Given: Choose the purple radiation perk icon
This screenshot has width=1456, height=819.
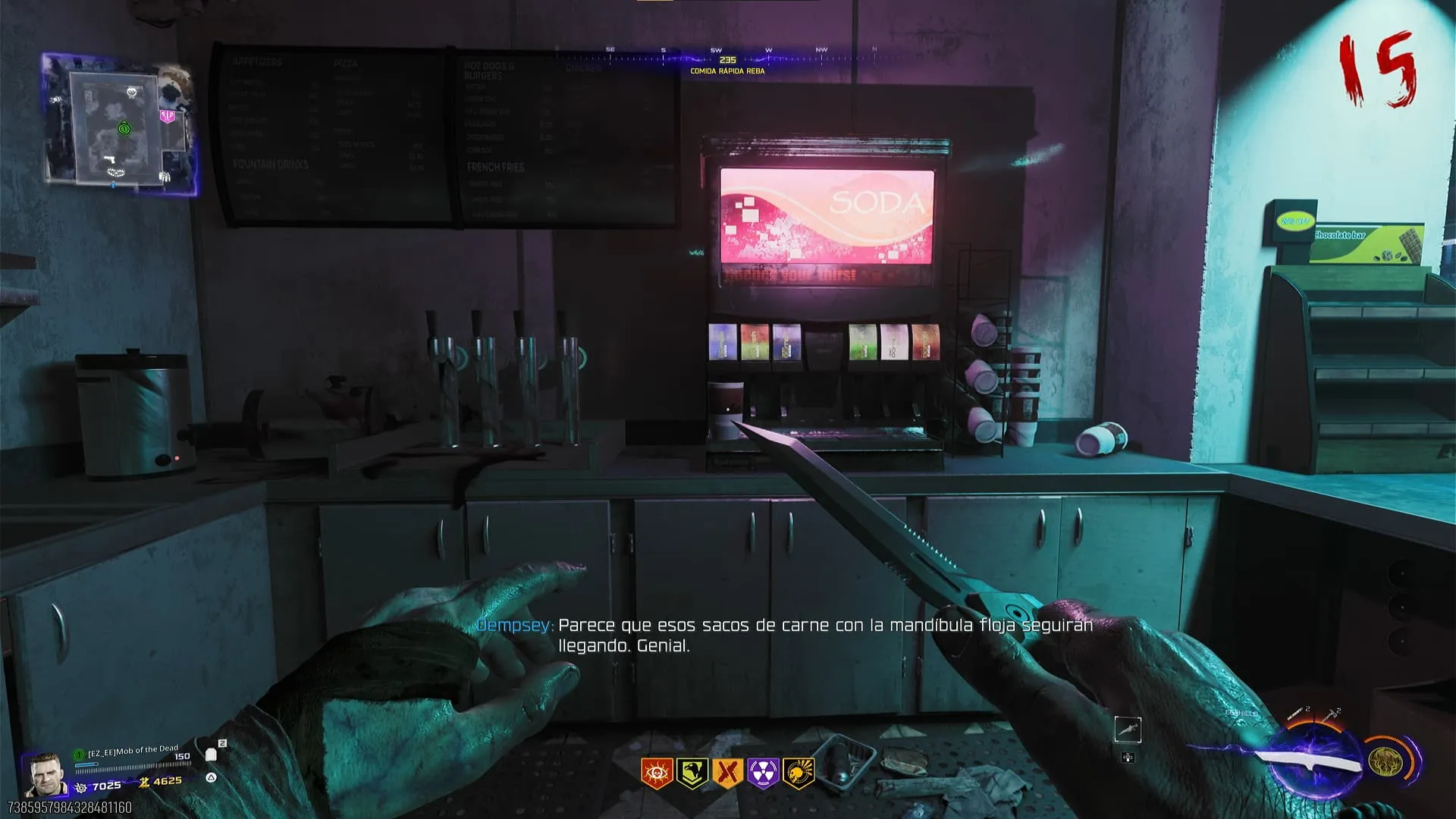Looking at the screenshot, I should 763,773.
